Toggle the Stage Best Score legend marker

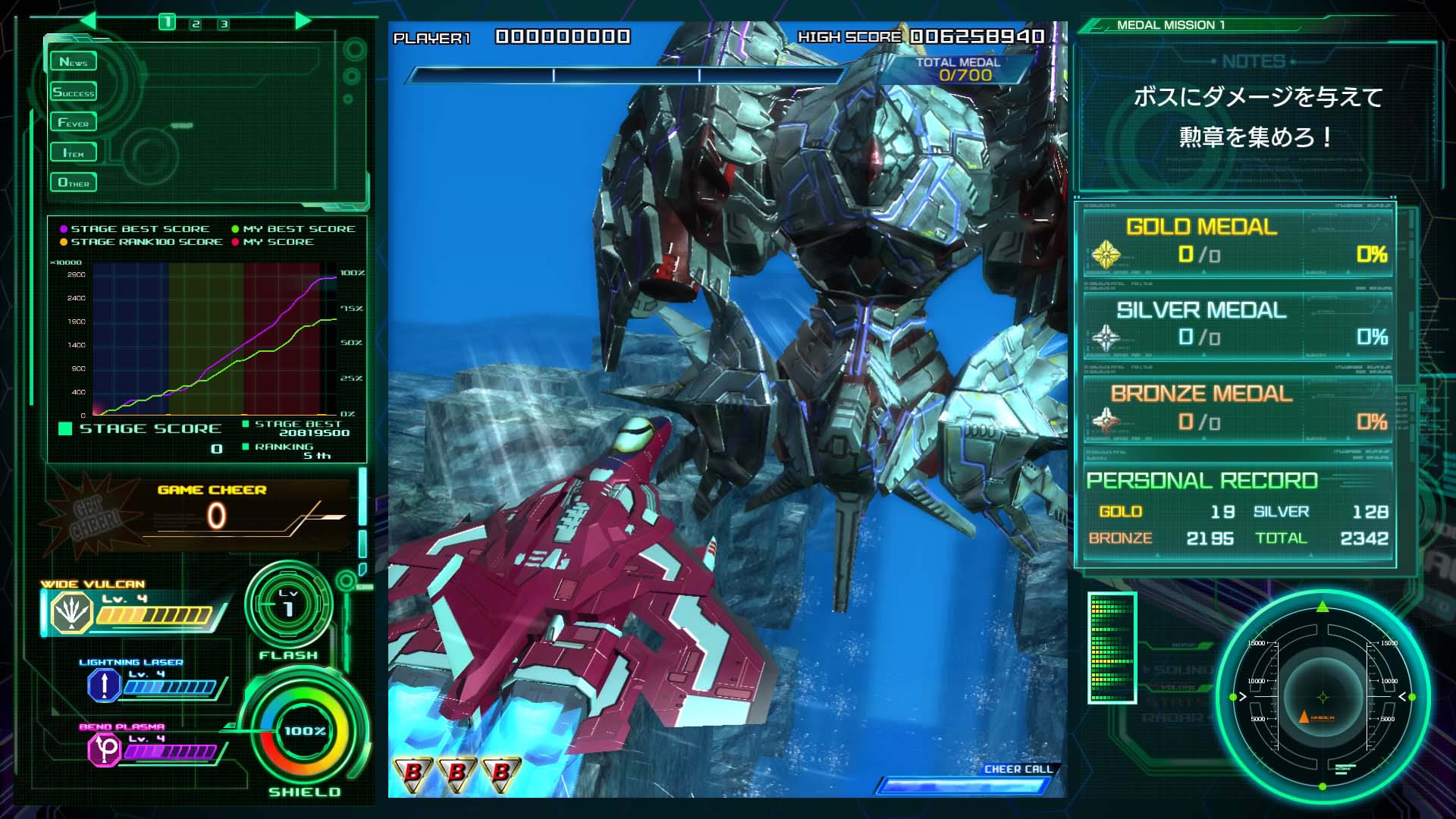(62, 227)
